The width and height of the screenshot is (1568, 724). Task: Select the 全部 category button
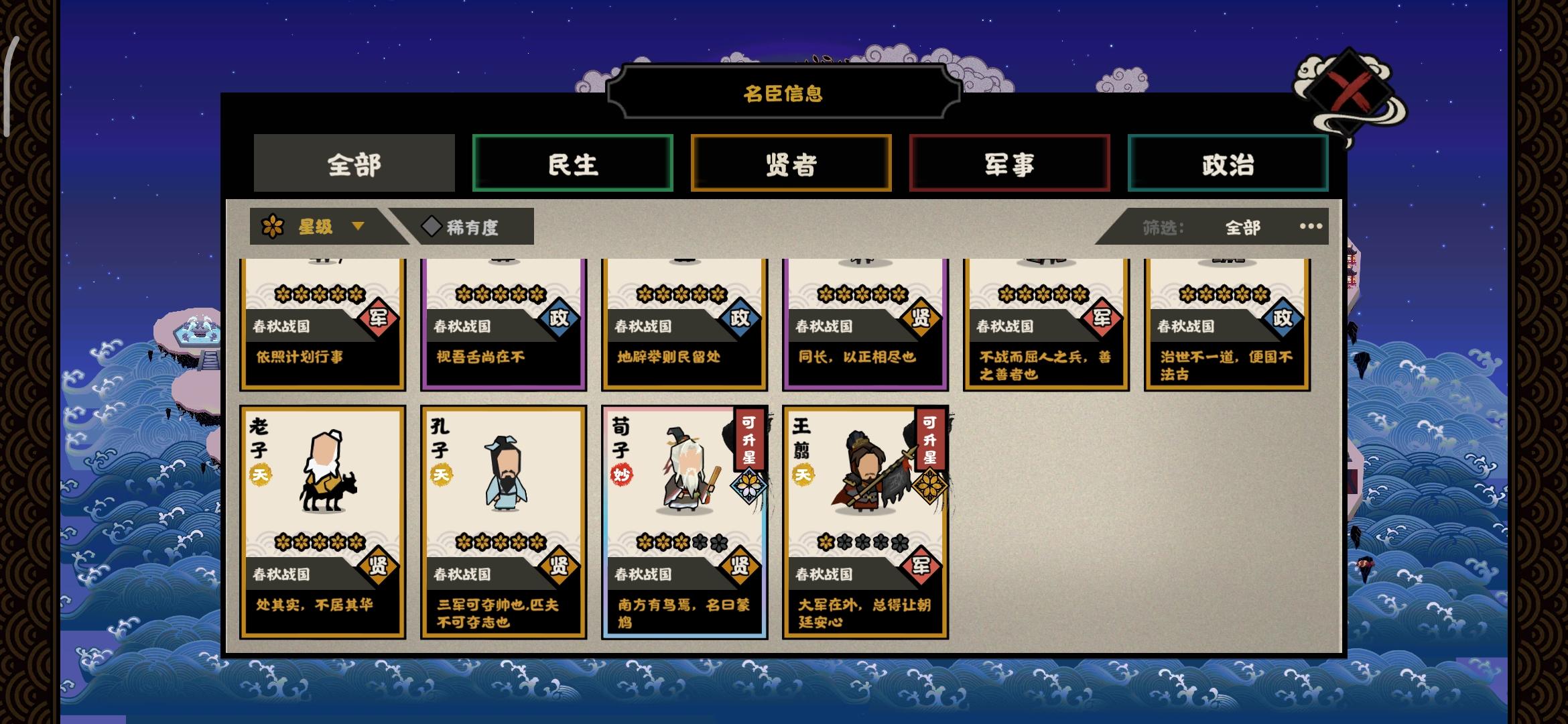point(354,163)
